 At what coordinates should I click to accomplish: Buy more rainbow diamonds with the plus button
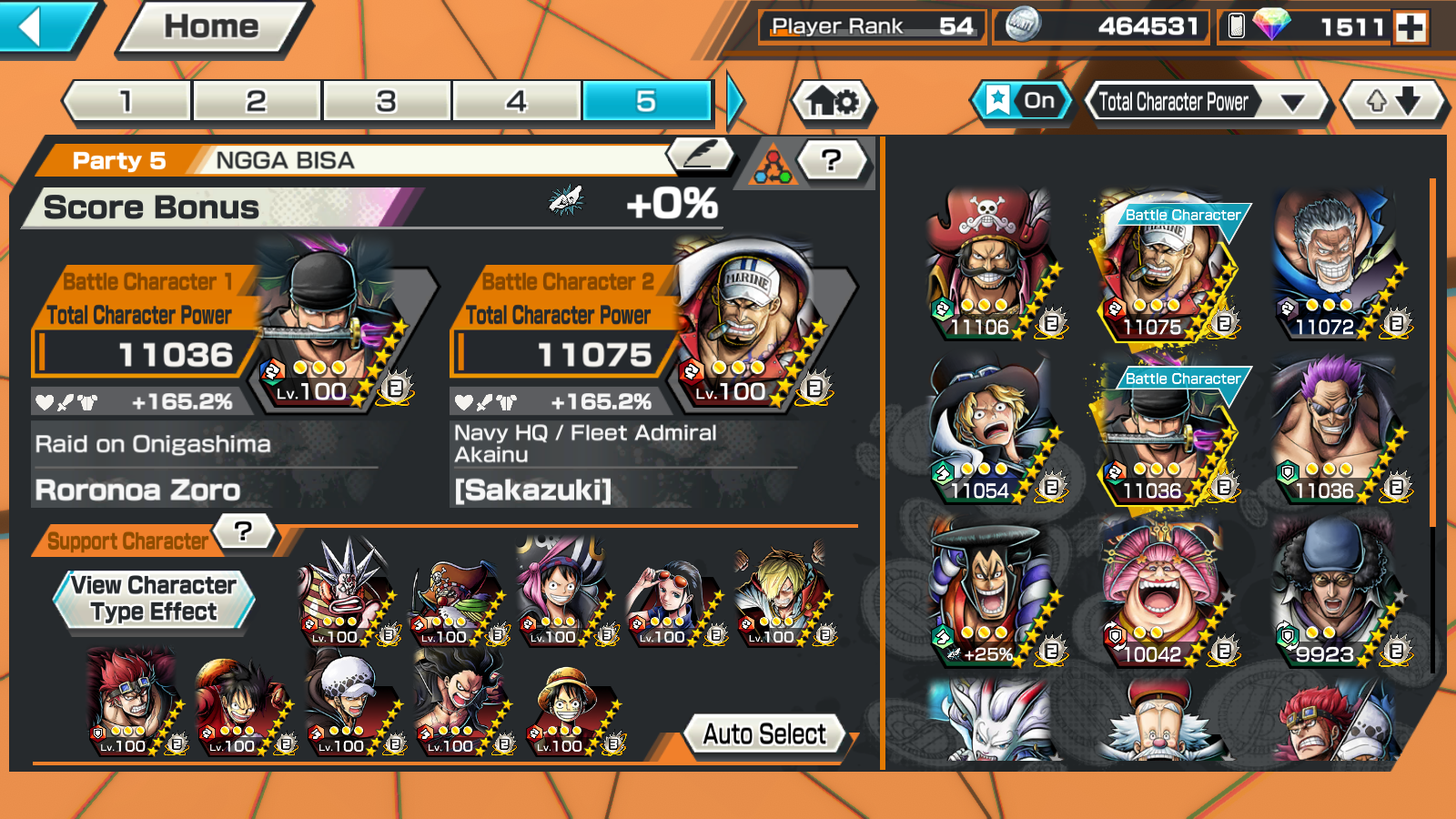[x=1411, y=27]
